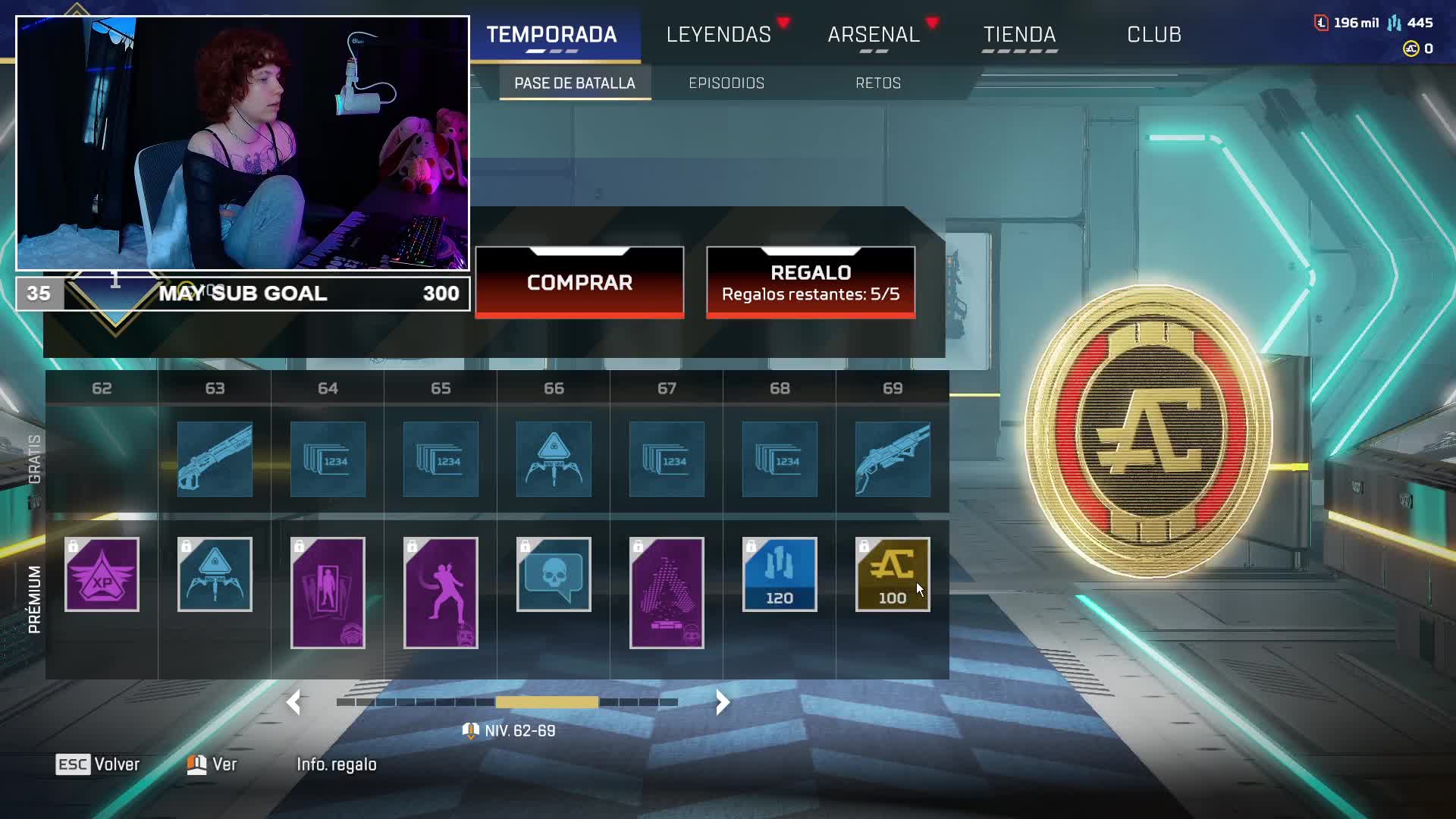This screenshot has height=819, width=1456.
Task: Select the 100 Apex Coins premium reward
Action: coord(892,574)
